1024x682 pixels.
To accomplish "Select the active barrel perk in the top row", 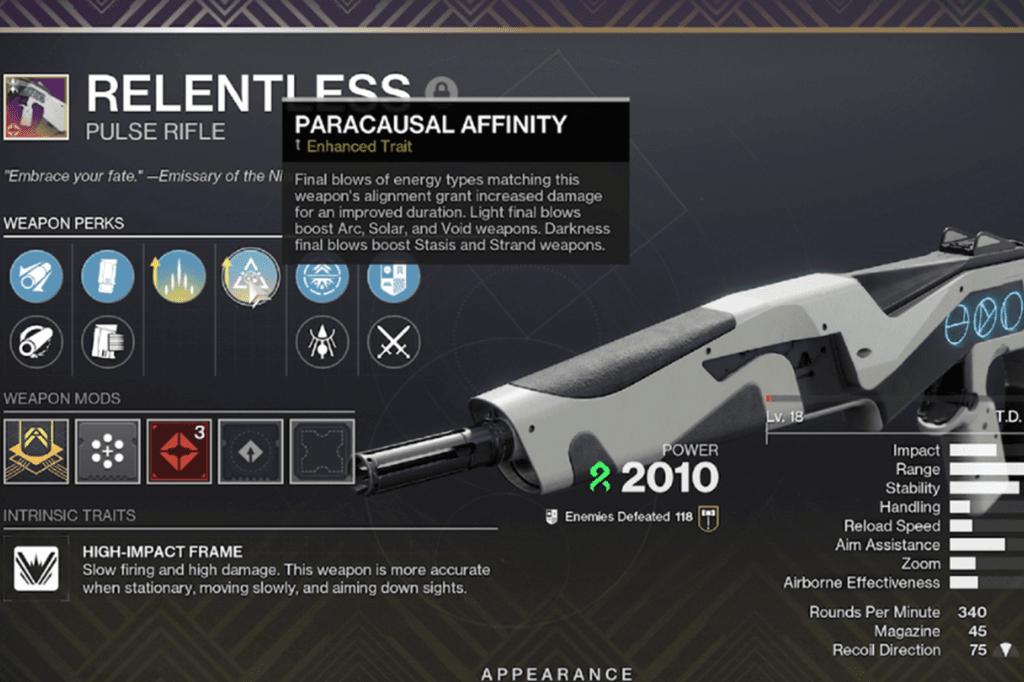I will (36, 275).
